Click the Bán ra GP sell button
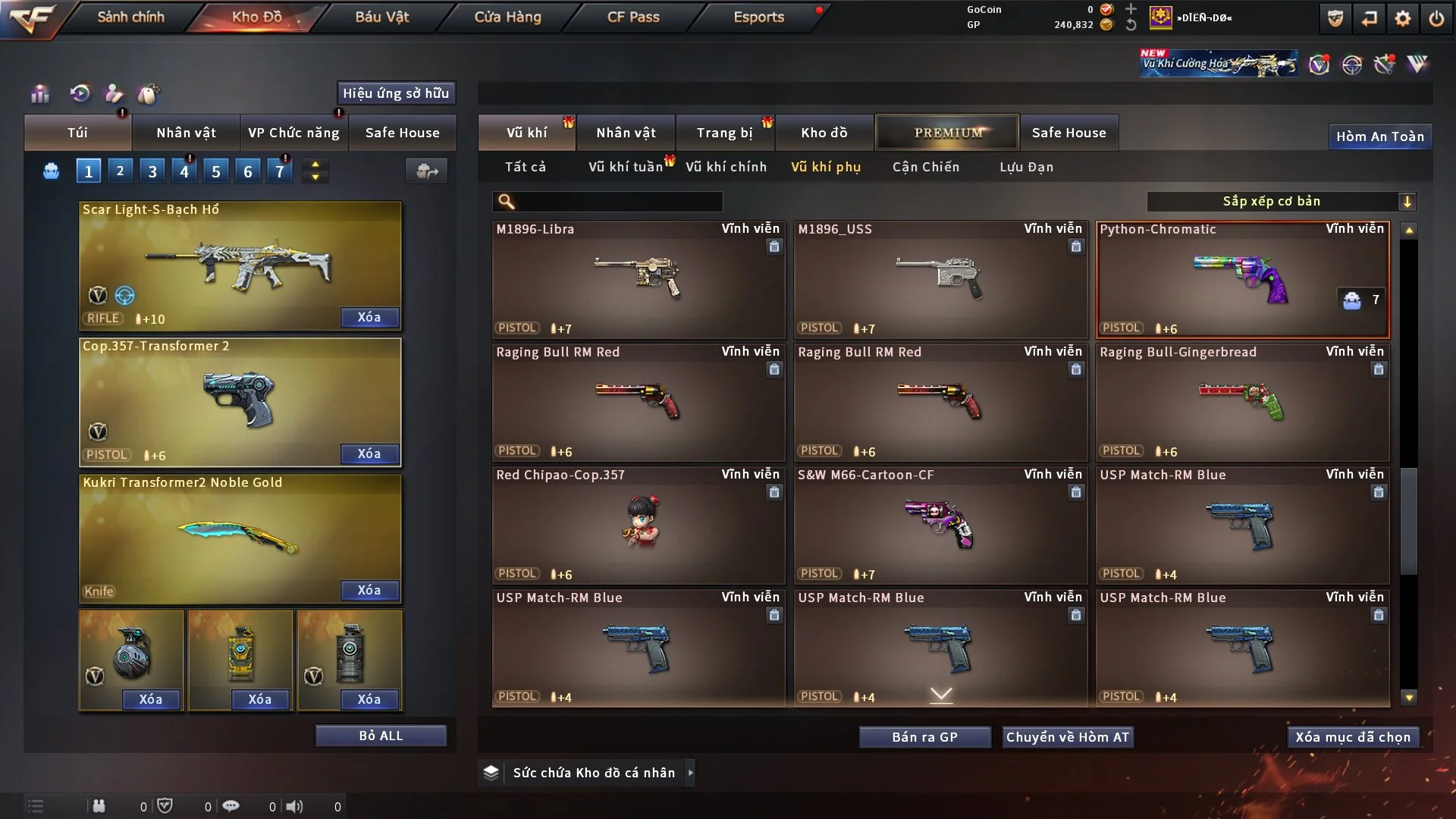Image resolution: width=1456 pixels, height=819 pixels. coord(924,737)
